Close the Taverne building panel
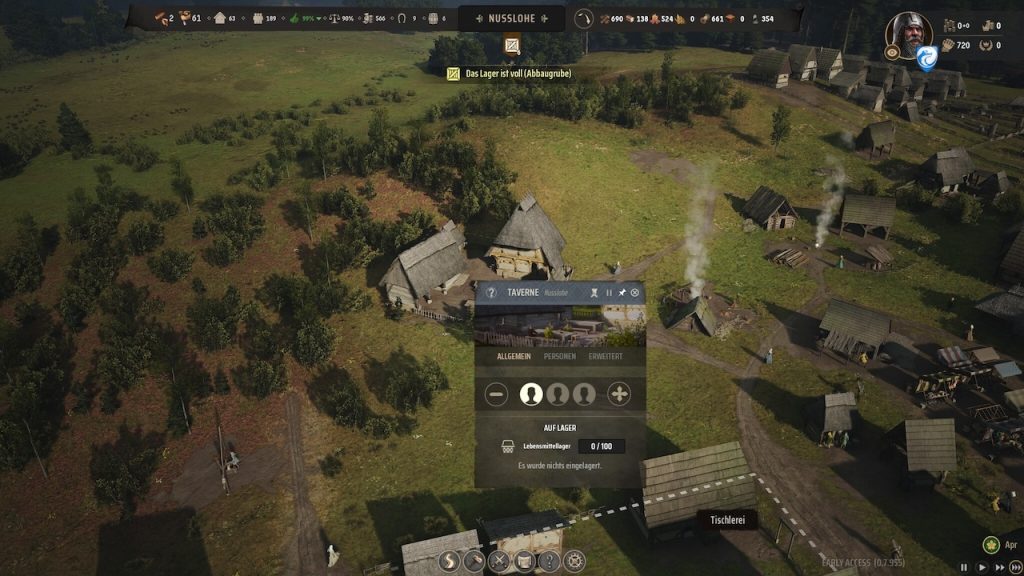The image size is (1024, 576). [x=635, y=293]
